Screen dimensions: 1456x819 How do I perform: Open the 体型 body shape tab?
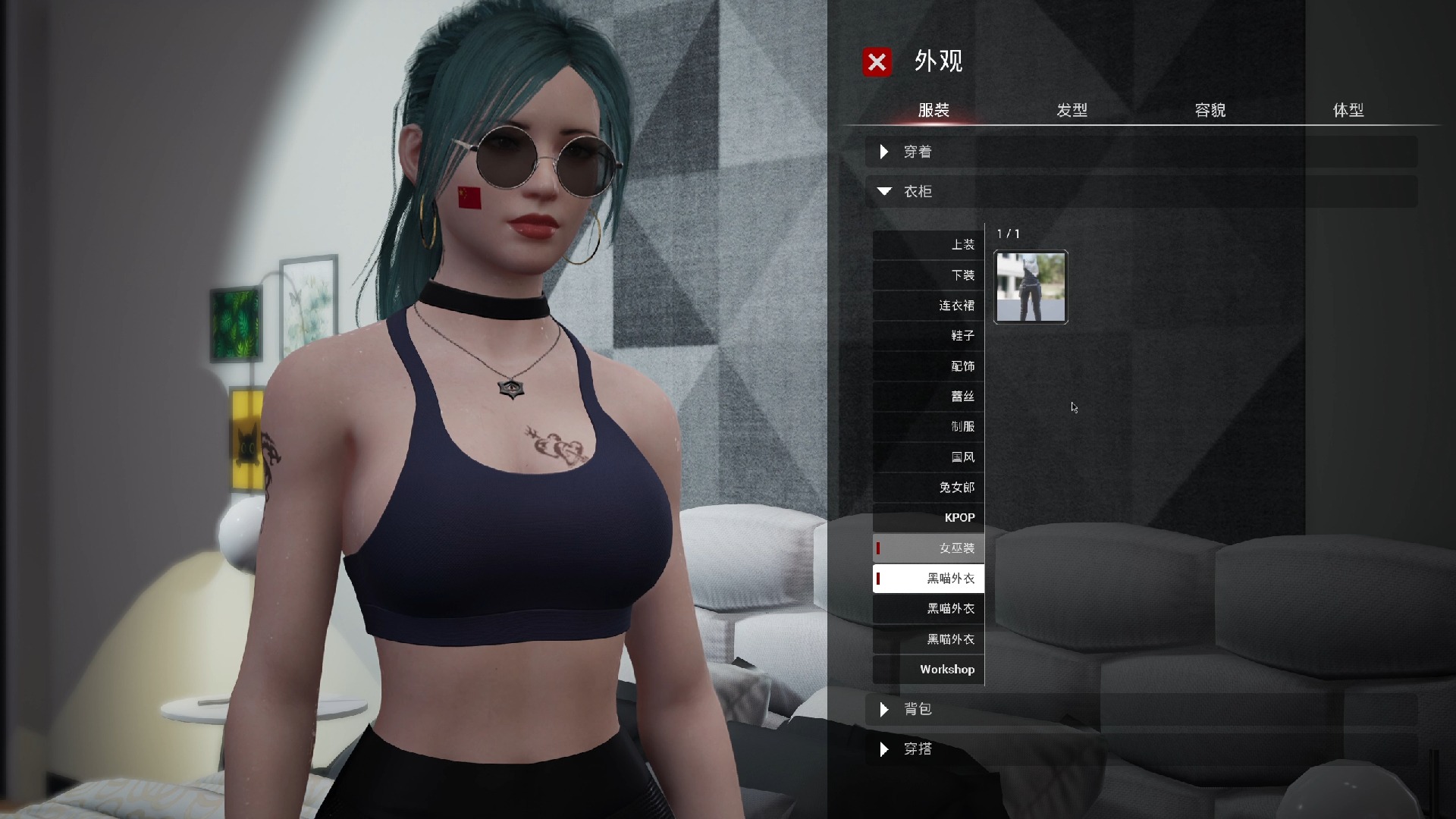[x=1348, y=111]
